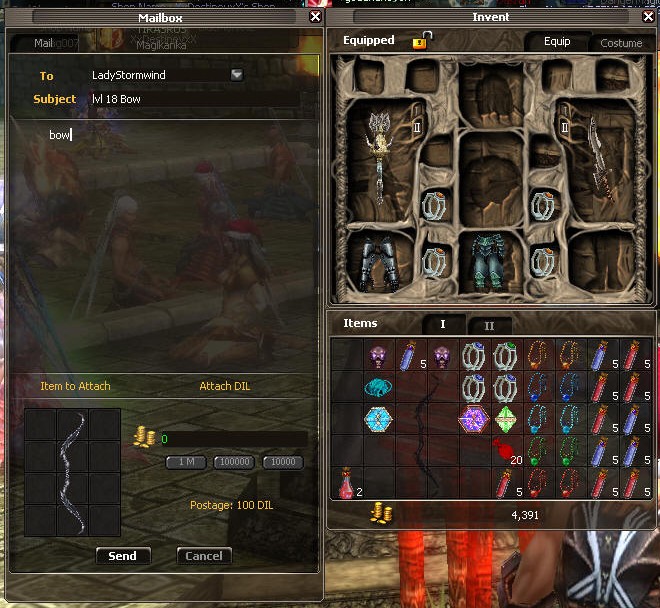Open the recipient dropdown next to LadyStormwind
The height and width of the screenshot is (608, 660).
coord(237,74)
